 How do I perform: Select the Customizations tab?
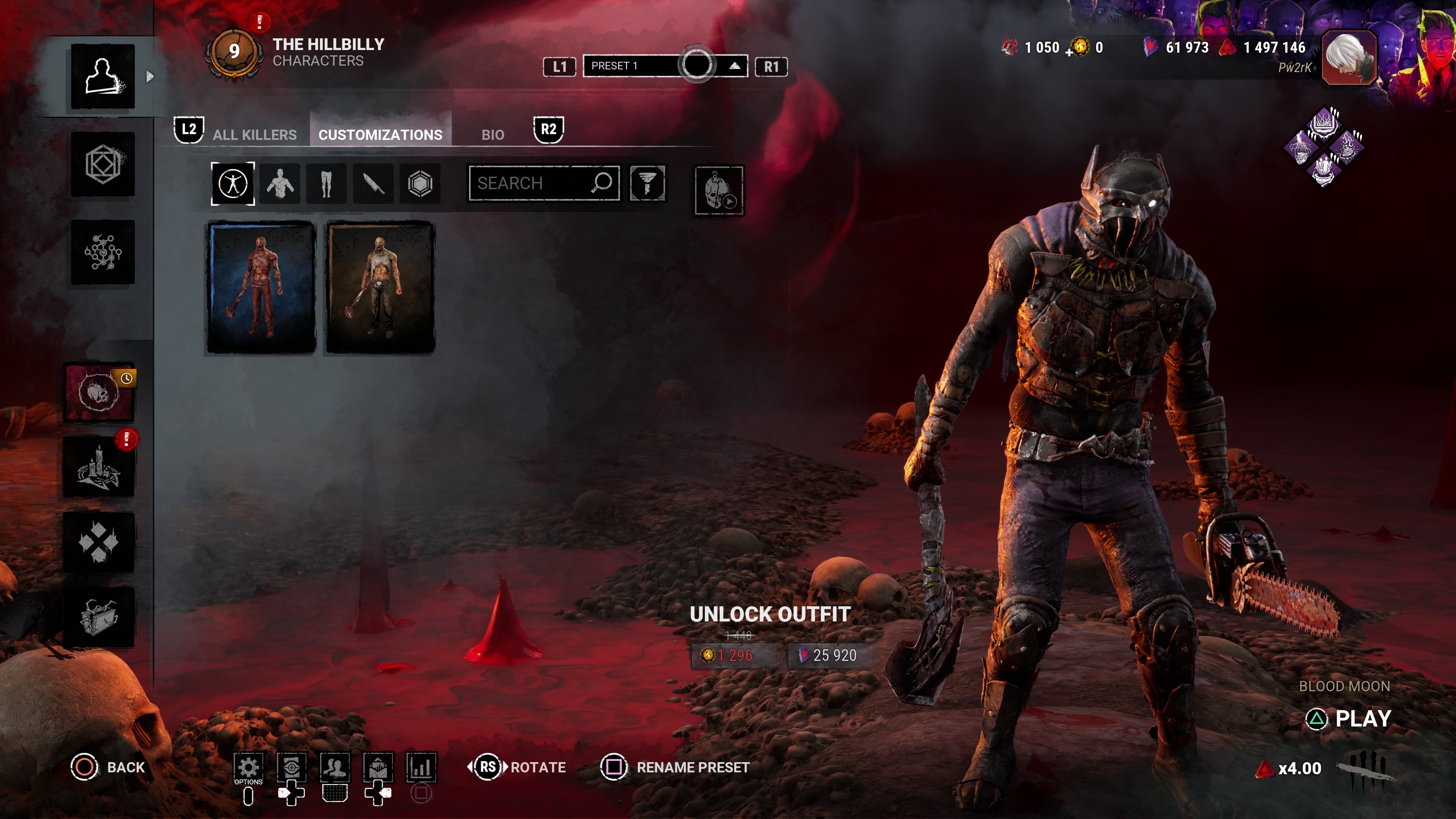click(380, 135)
